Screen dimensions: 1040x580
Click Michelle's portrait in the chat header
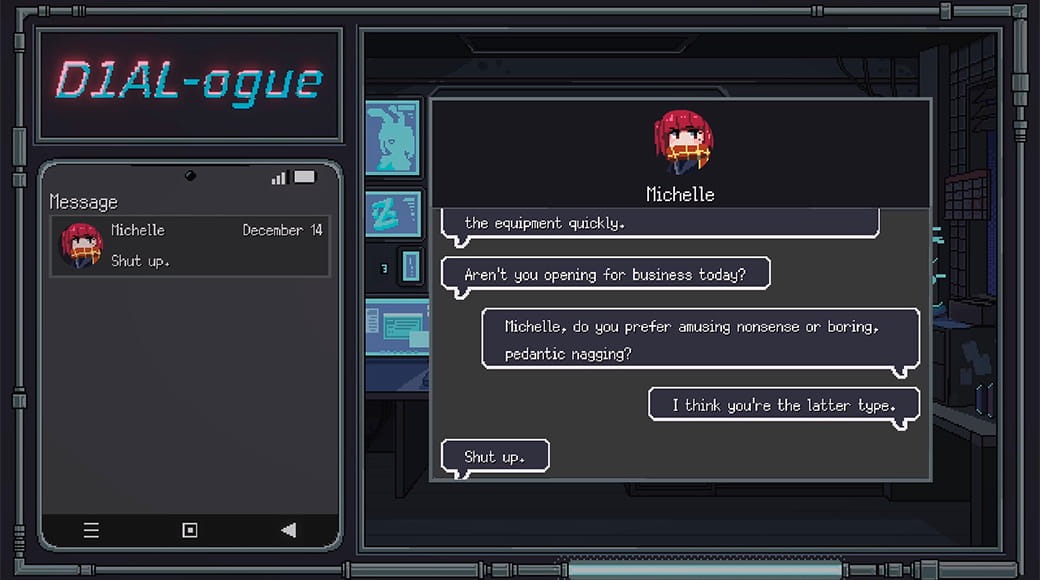pos(681,141)
